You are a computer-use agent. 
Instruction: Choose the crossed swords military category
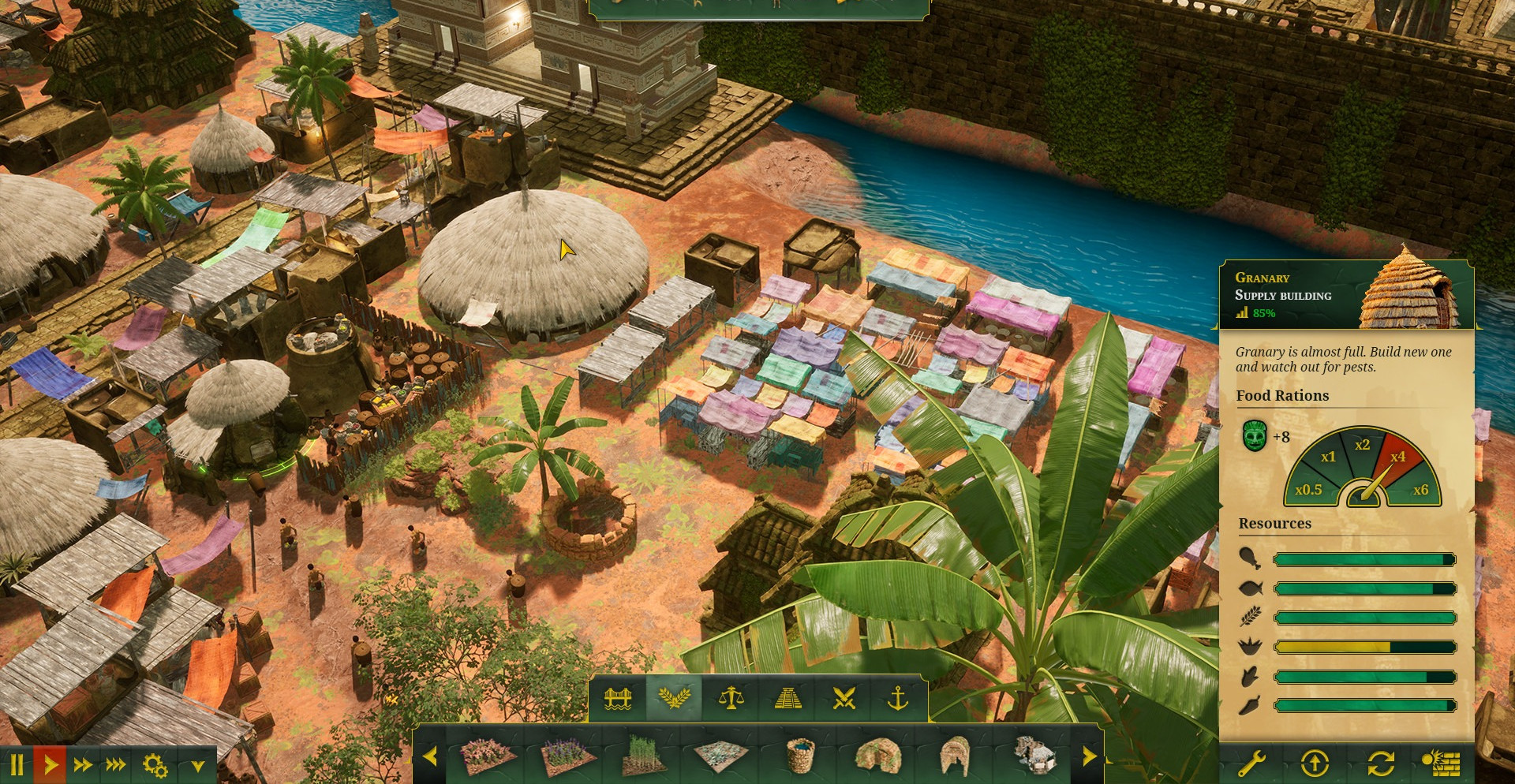coord(844,698)
